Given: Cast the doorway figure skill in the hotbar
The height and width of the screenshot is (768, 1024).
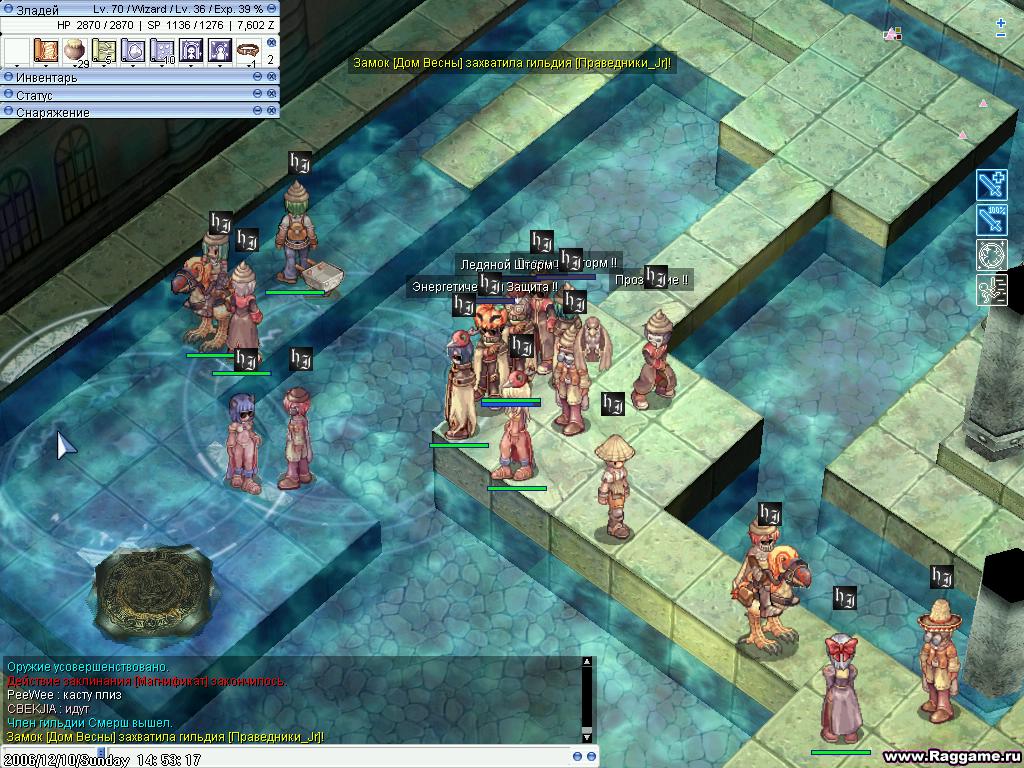Looking at the screenshot, I should pos(191,50).
